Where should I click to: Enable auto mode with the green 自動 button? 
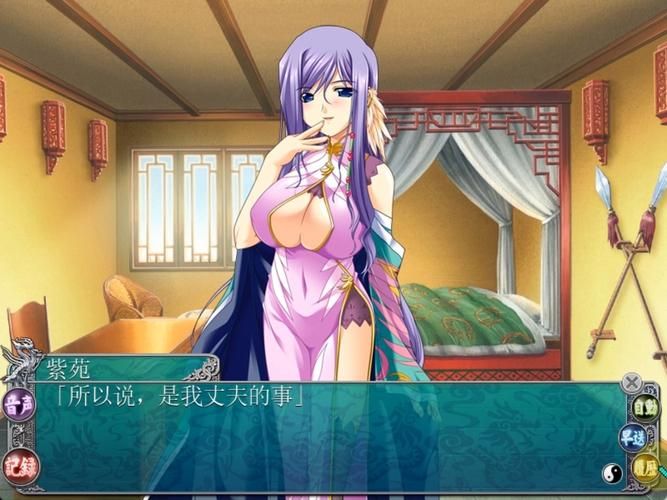pos(645,408)
